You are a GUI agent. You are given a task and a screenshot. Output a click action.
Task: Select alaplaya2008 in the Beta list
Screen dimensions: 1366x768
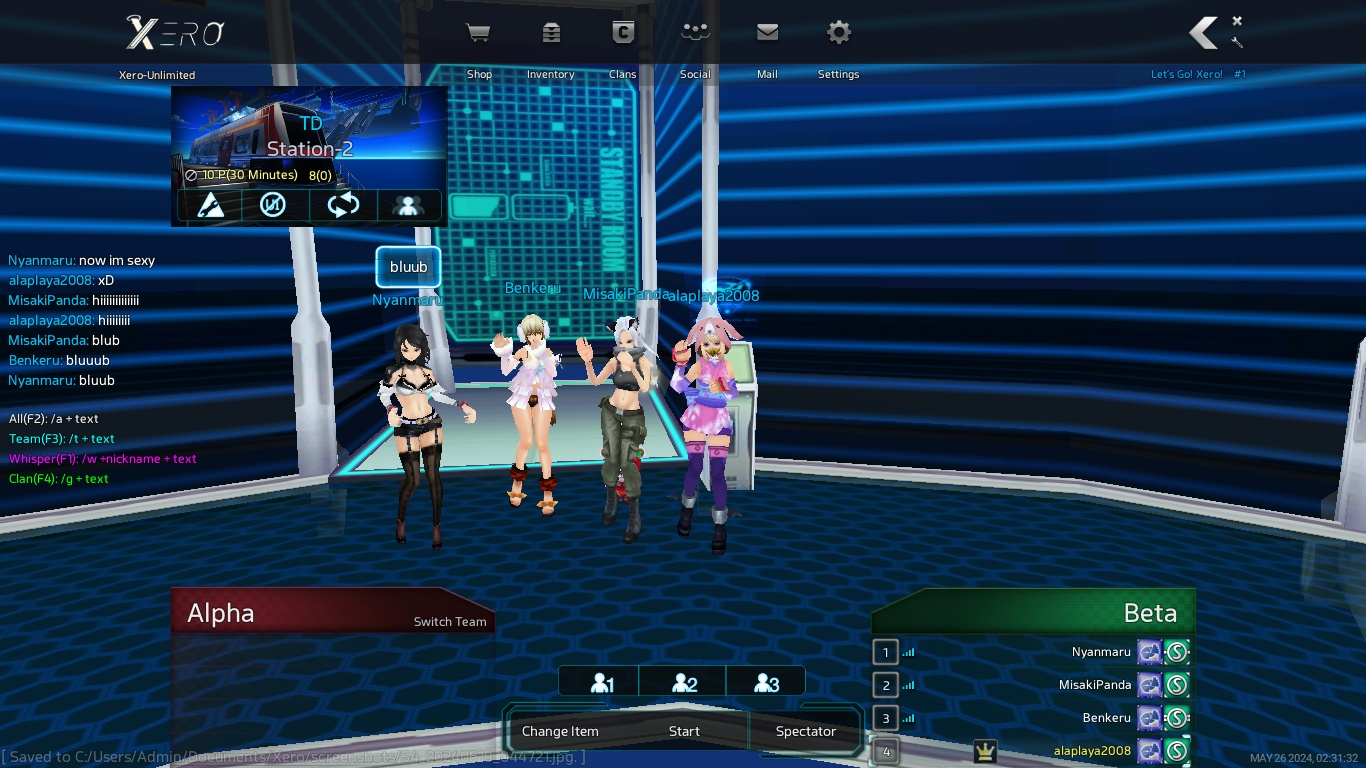pos(1092,751)
